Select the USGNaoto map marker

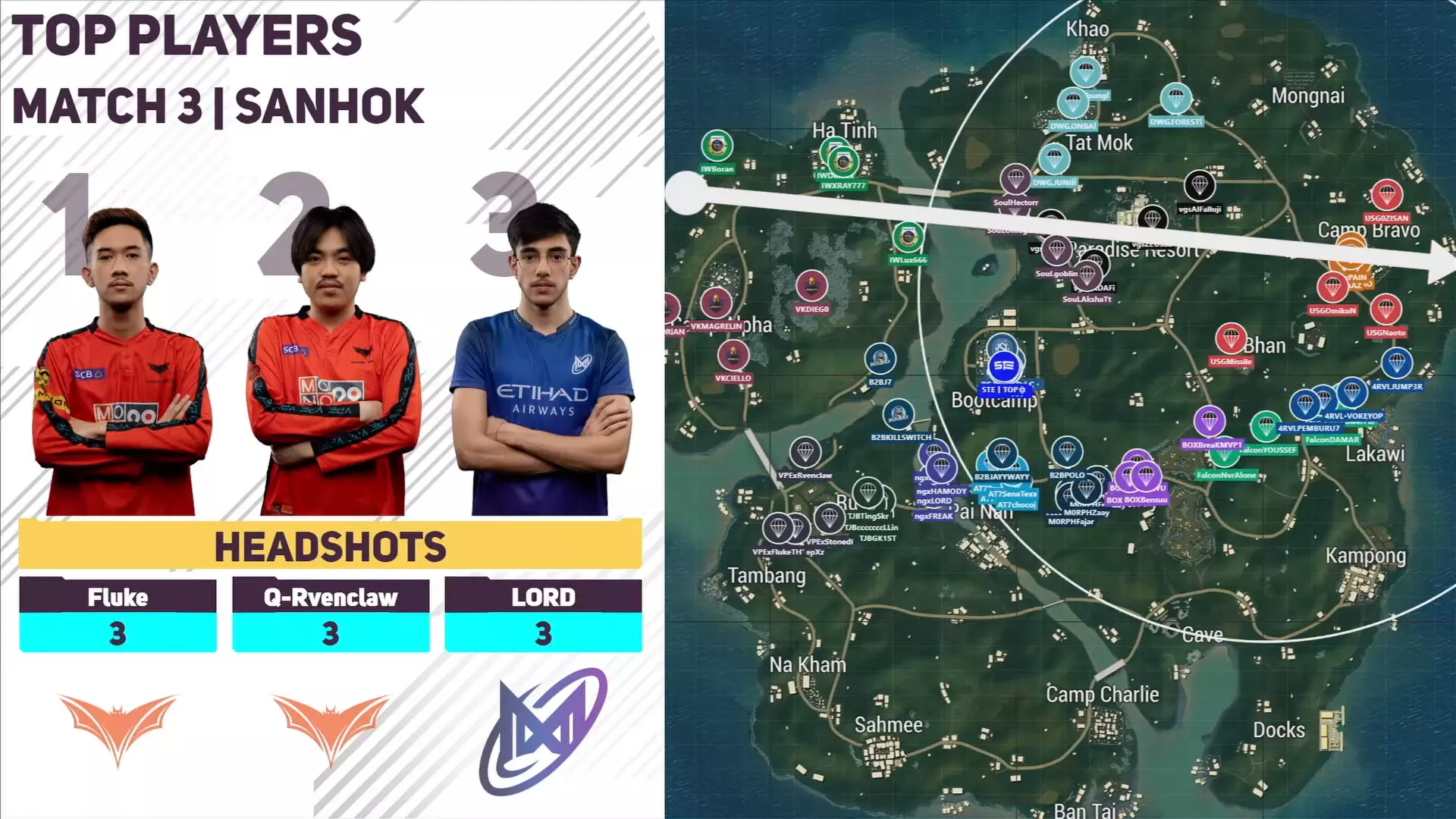pos(1385,310)
